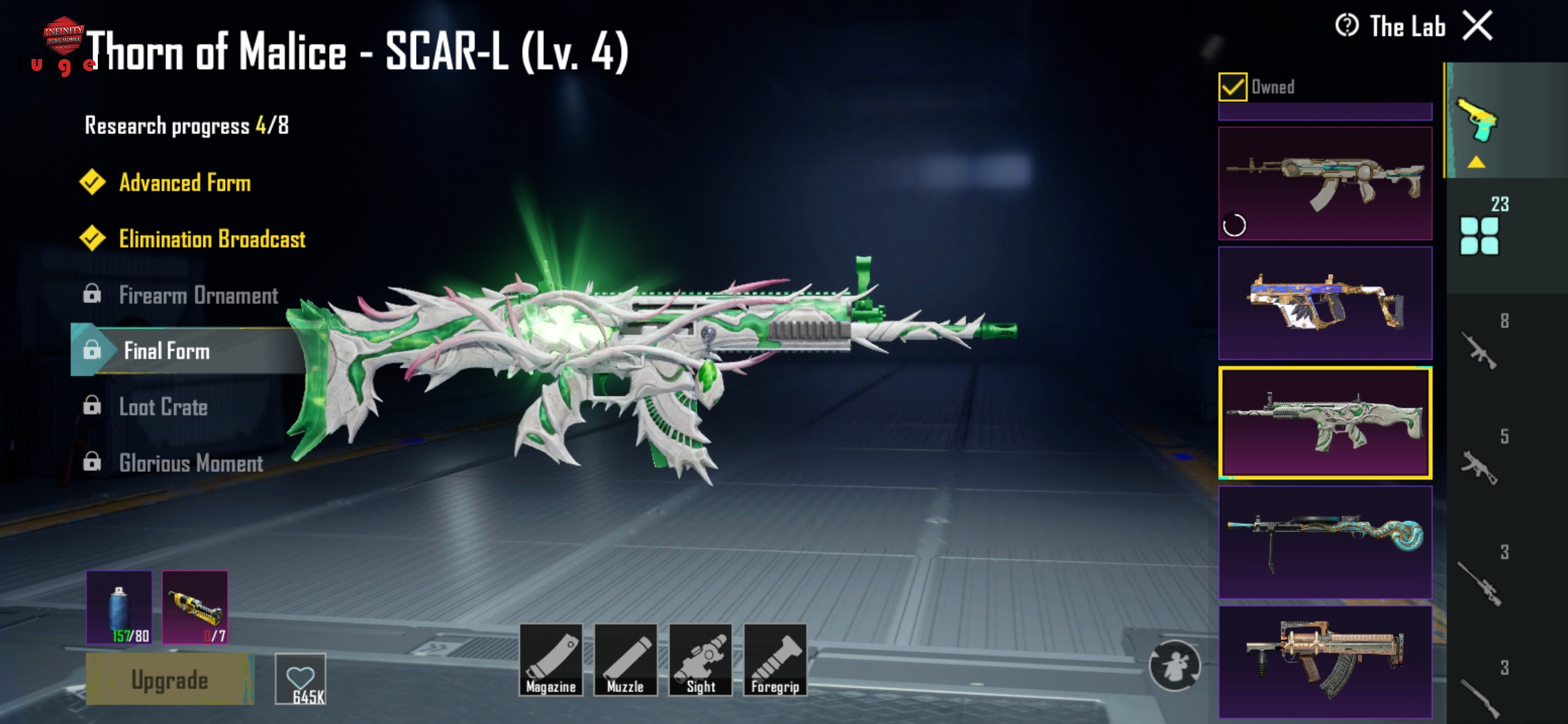This screenshot has height=724, width=1568.
Task: Switch to the all weapons category tab
Action: click(x=1480, y=235)
